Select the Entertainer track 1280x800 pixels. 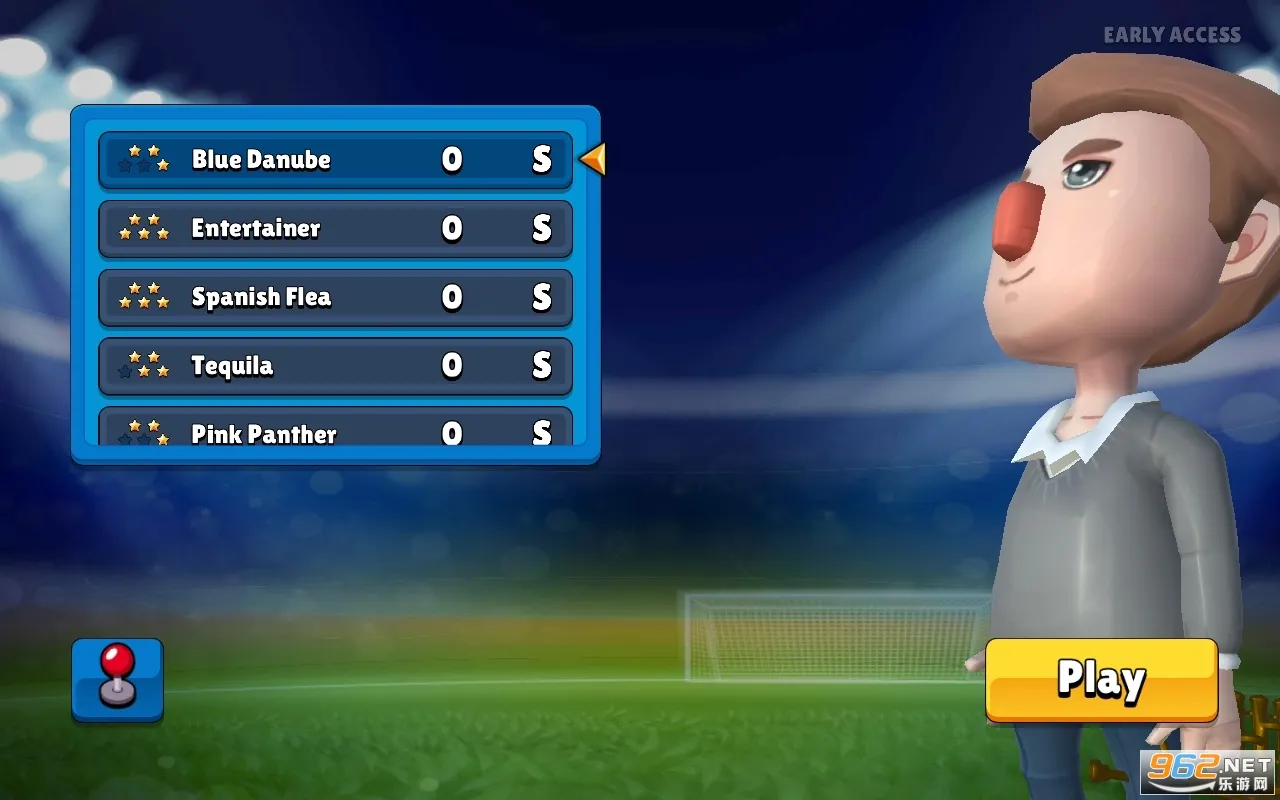point(300,228)
